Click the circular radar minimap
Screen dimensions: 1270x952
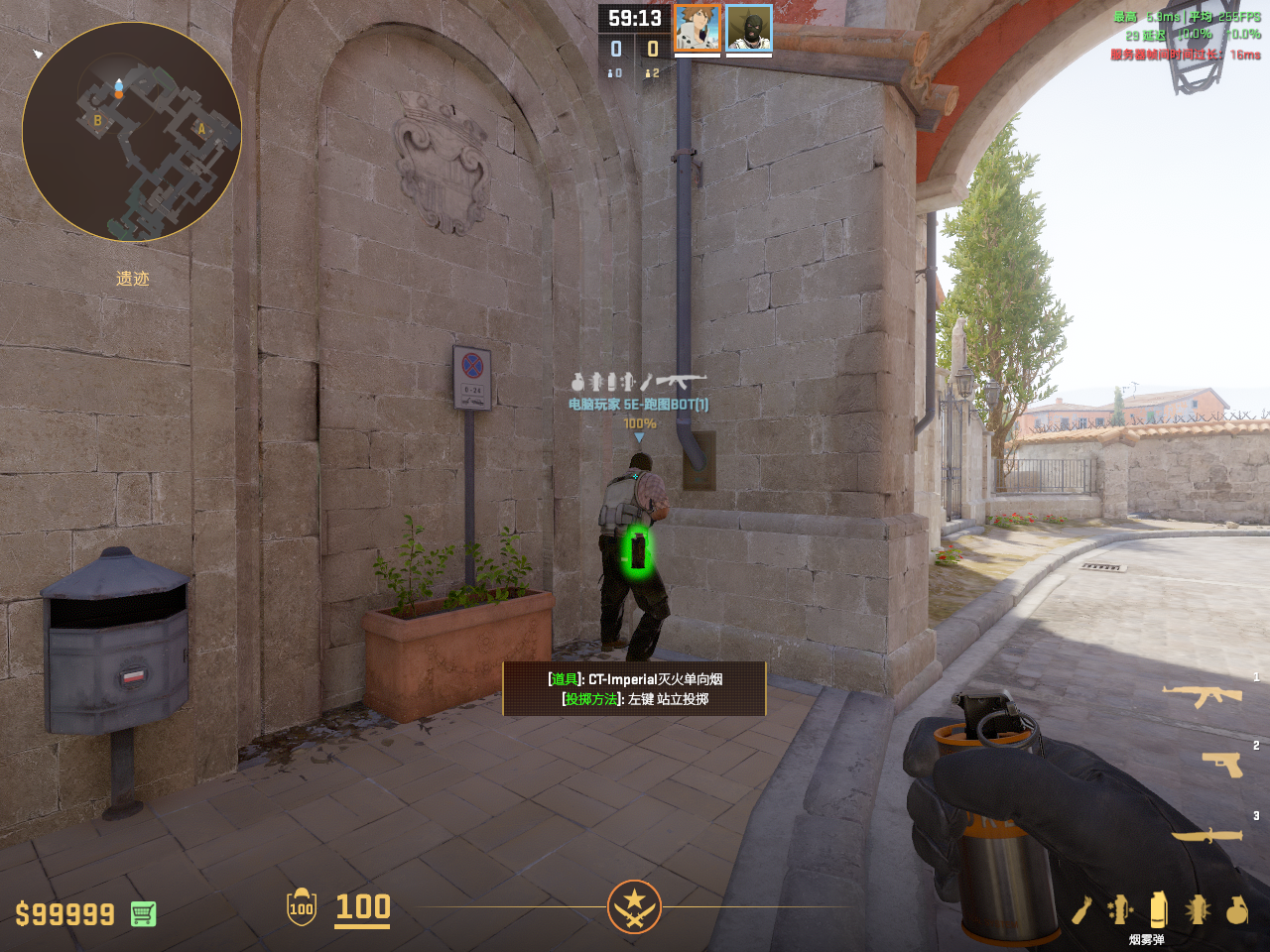coord(132,132)
